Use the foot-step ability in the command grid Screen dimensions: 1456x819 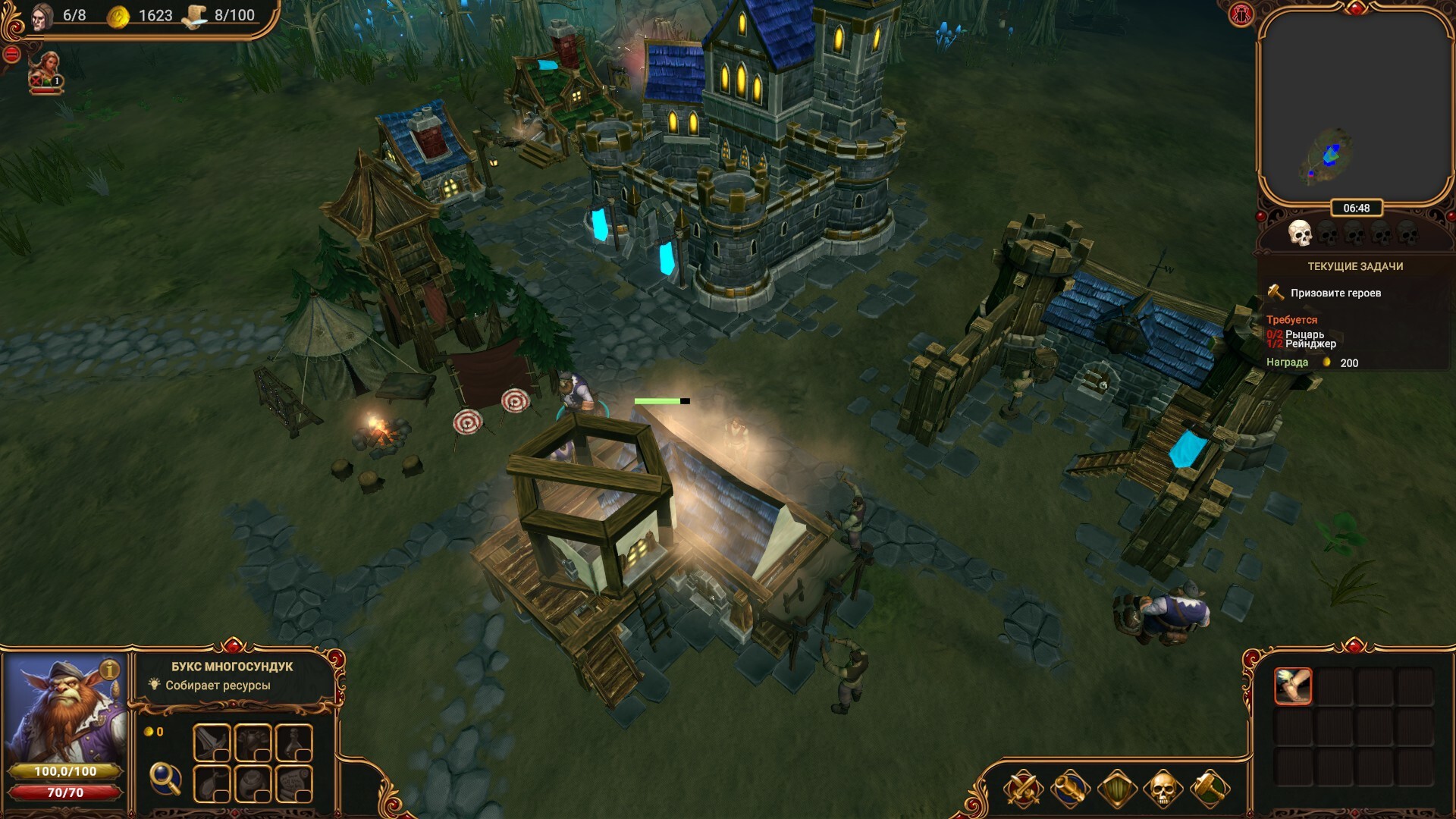(x=1293, y=687)
